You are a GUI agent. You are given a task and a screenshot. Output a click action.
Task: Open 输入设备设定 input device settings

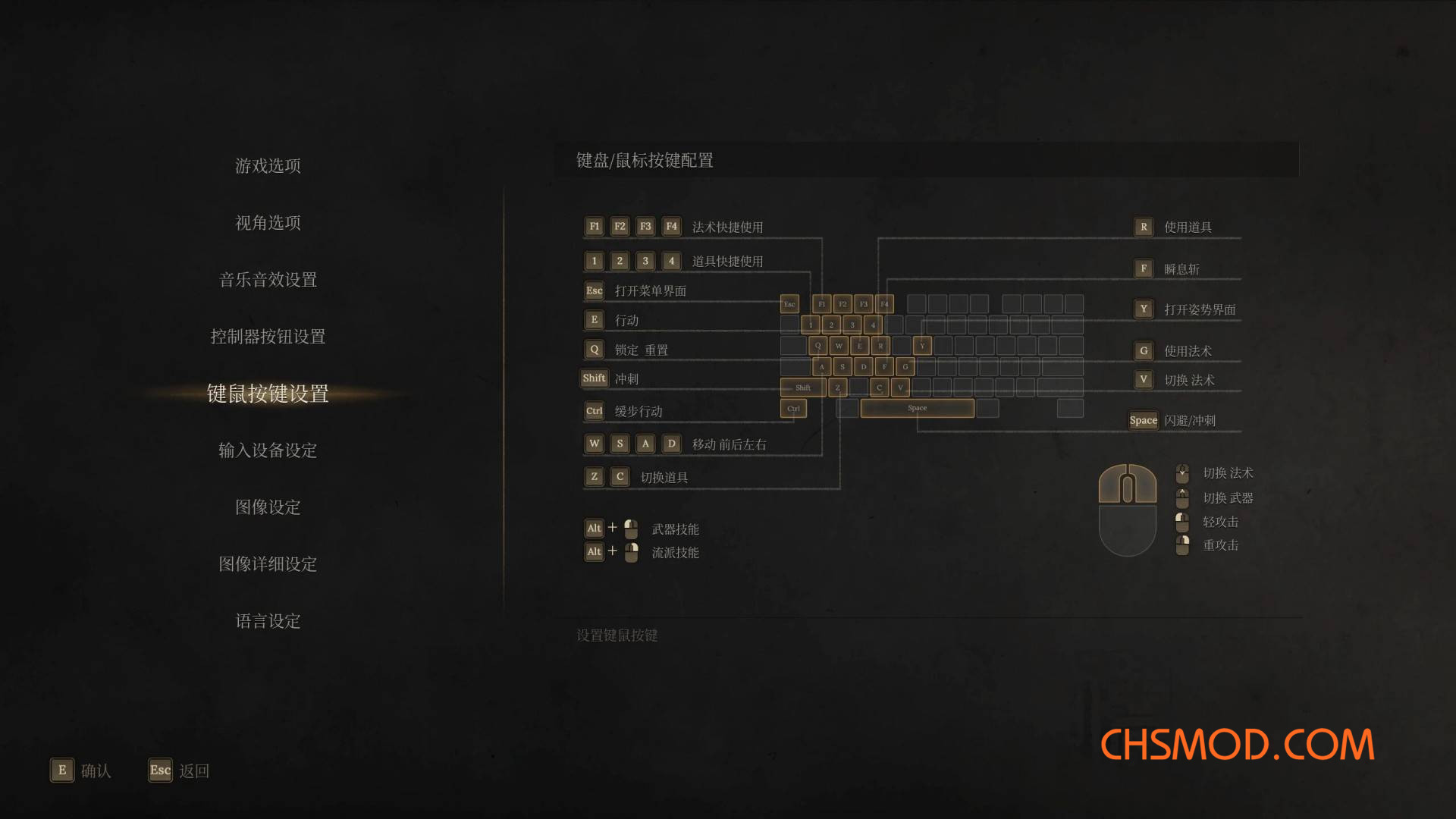268,450
